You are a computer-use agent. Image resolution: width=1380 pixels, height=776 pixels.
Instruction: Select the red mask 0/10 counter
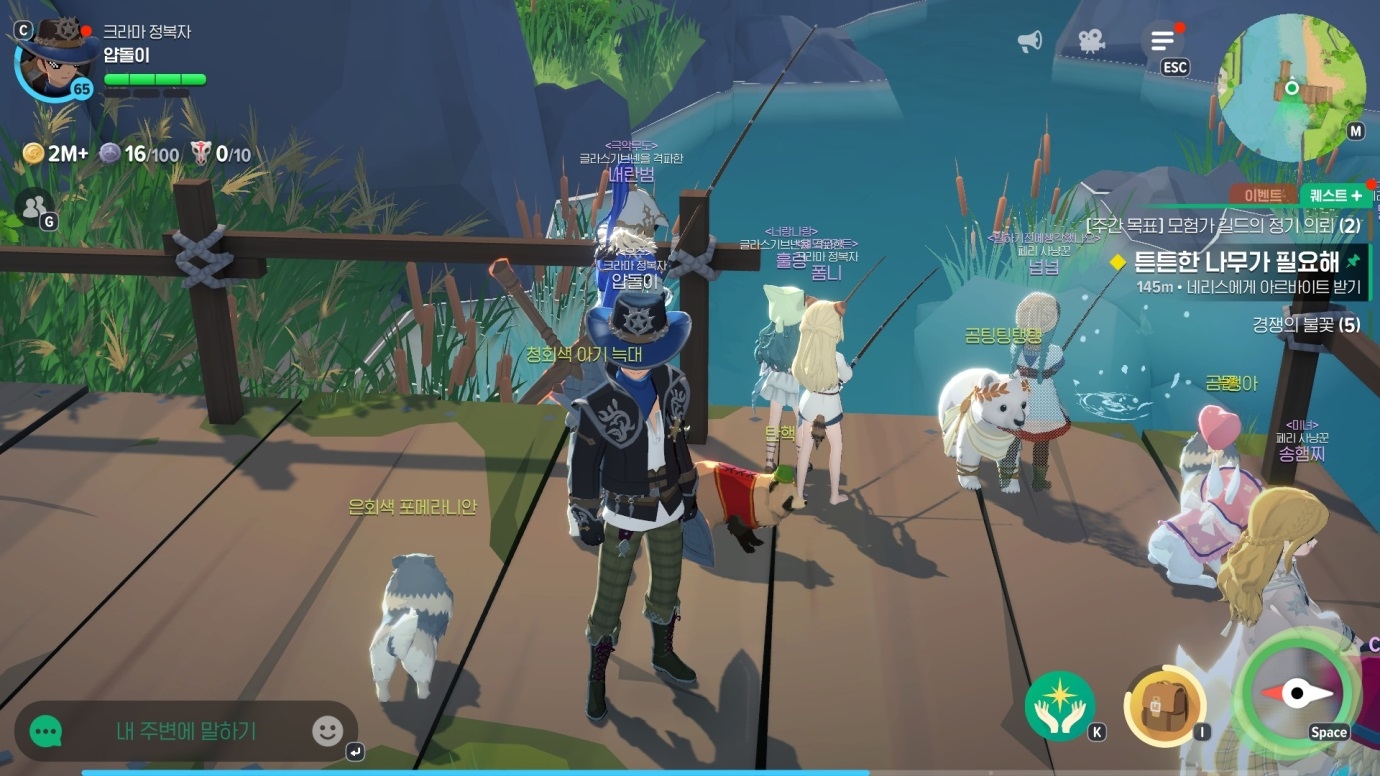point(221,153)
